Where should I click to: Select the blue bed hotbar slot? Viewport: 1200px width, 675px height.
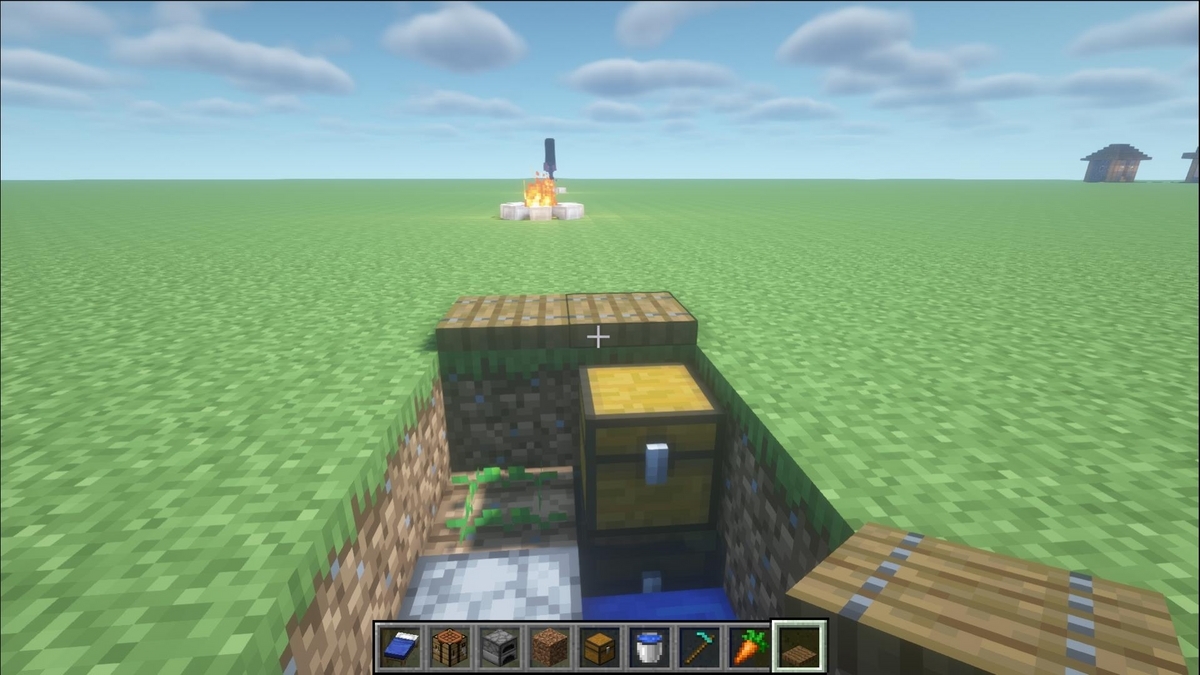[400, 646]
